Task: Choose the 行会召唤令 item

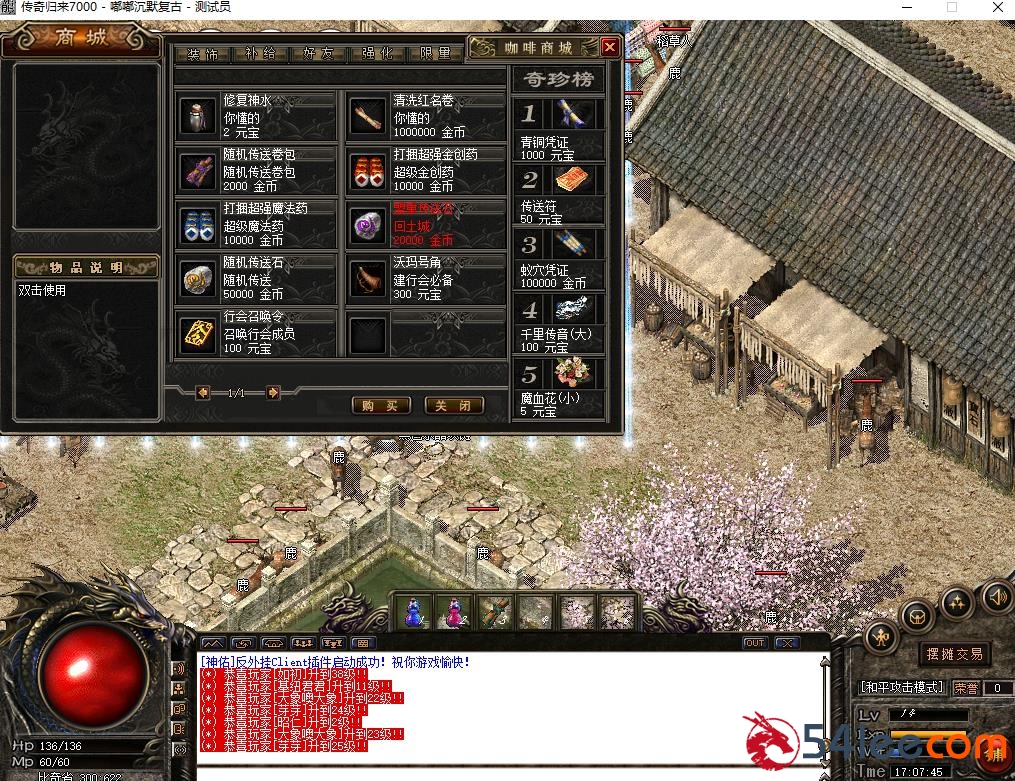Action: [x=256, y=333]
